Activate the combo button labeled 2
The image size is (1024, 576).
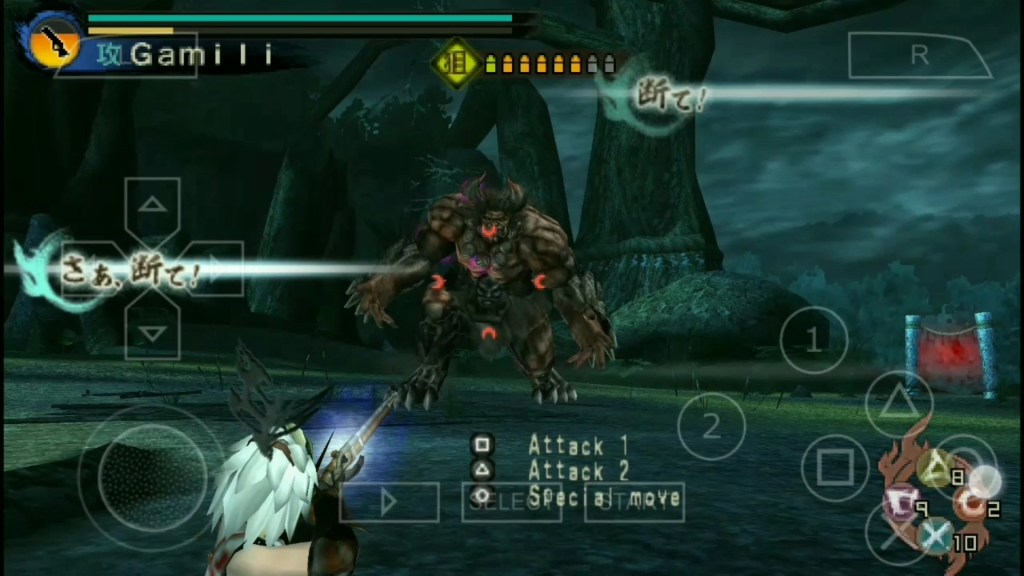711,427
